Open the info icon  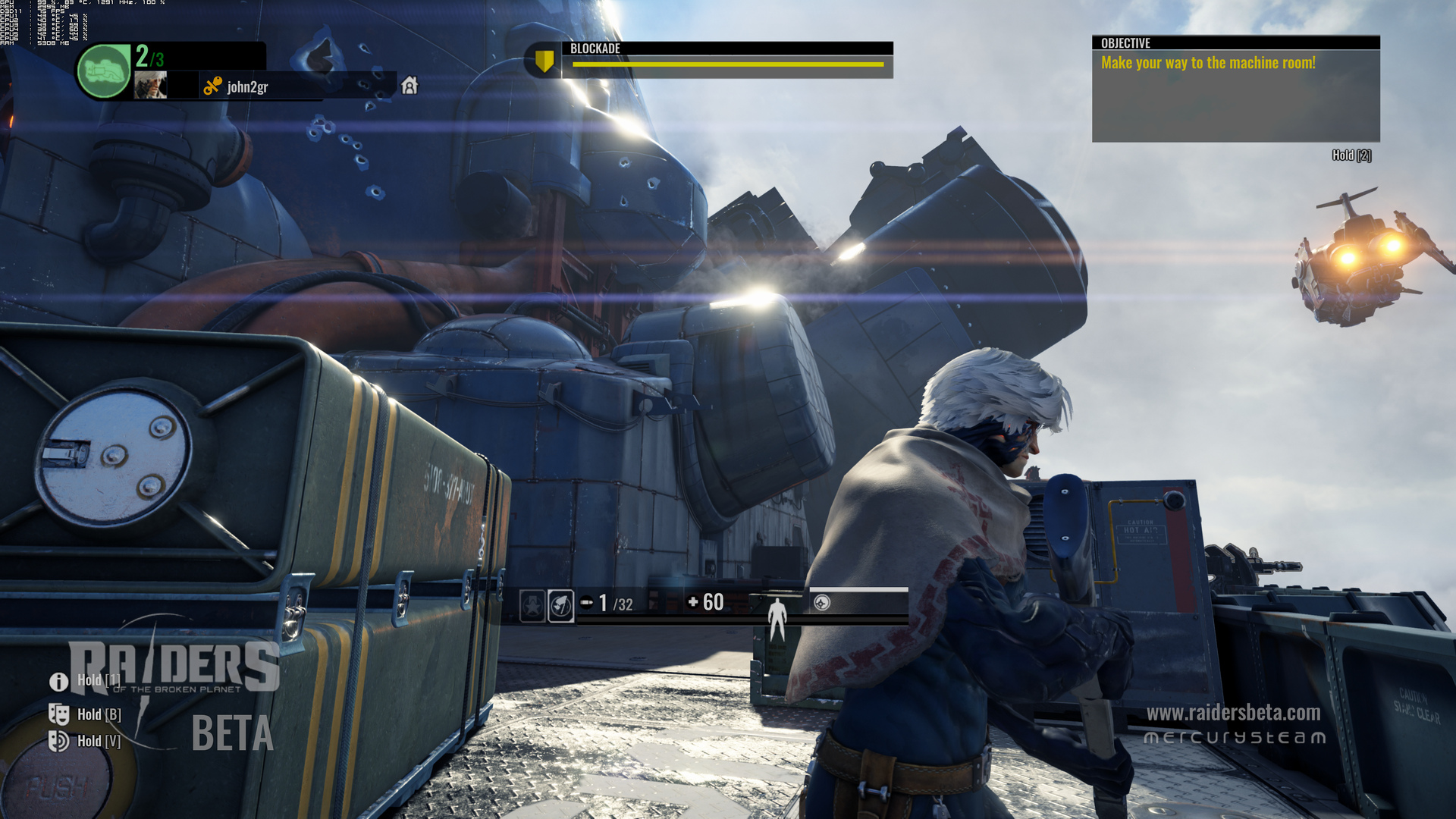58,681
